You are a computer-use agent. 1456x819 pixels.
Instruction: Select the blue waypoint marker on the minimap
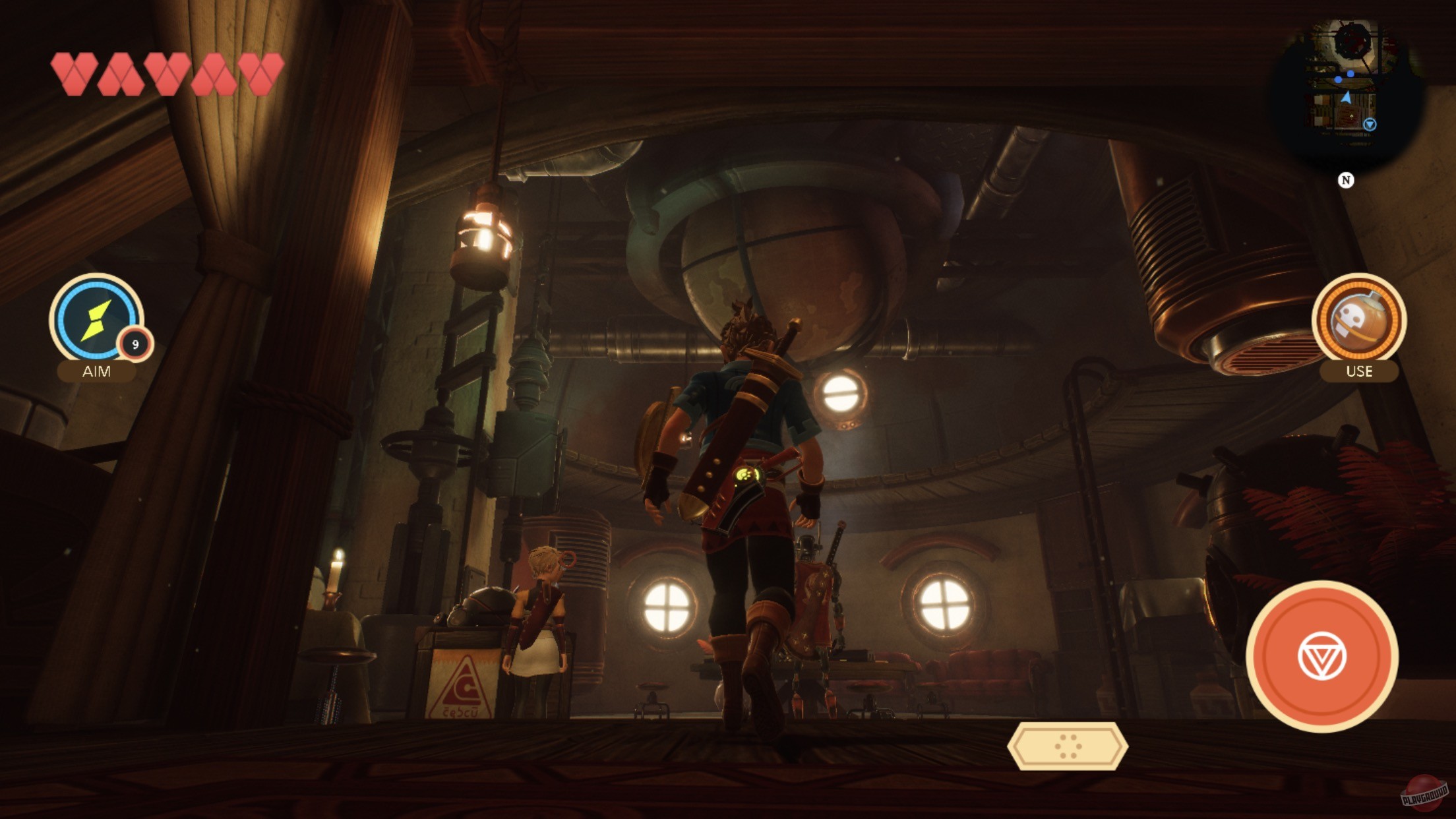(x=1351, y=74)
